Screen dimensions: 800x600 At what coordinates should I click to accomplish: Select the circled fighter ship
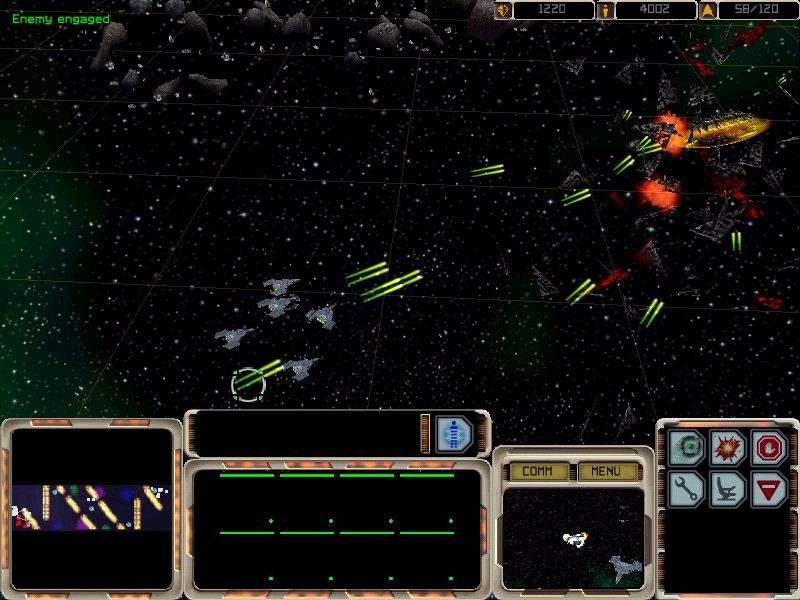pos(249,383)
